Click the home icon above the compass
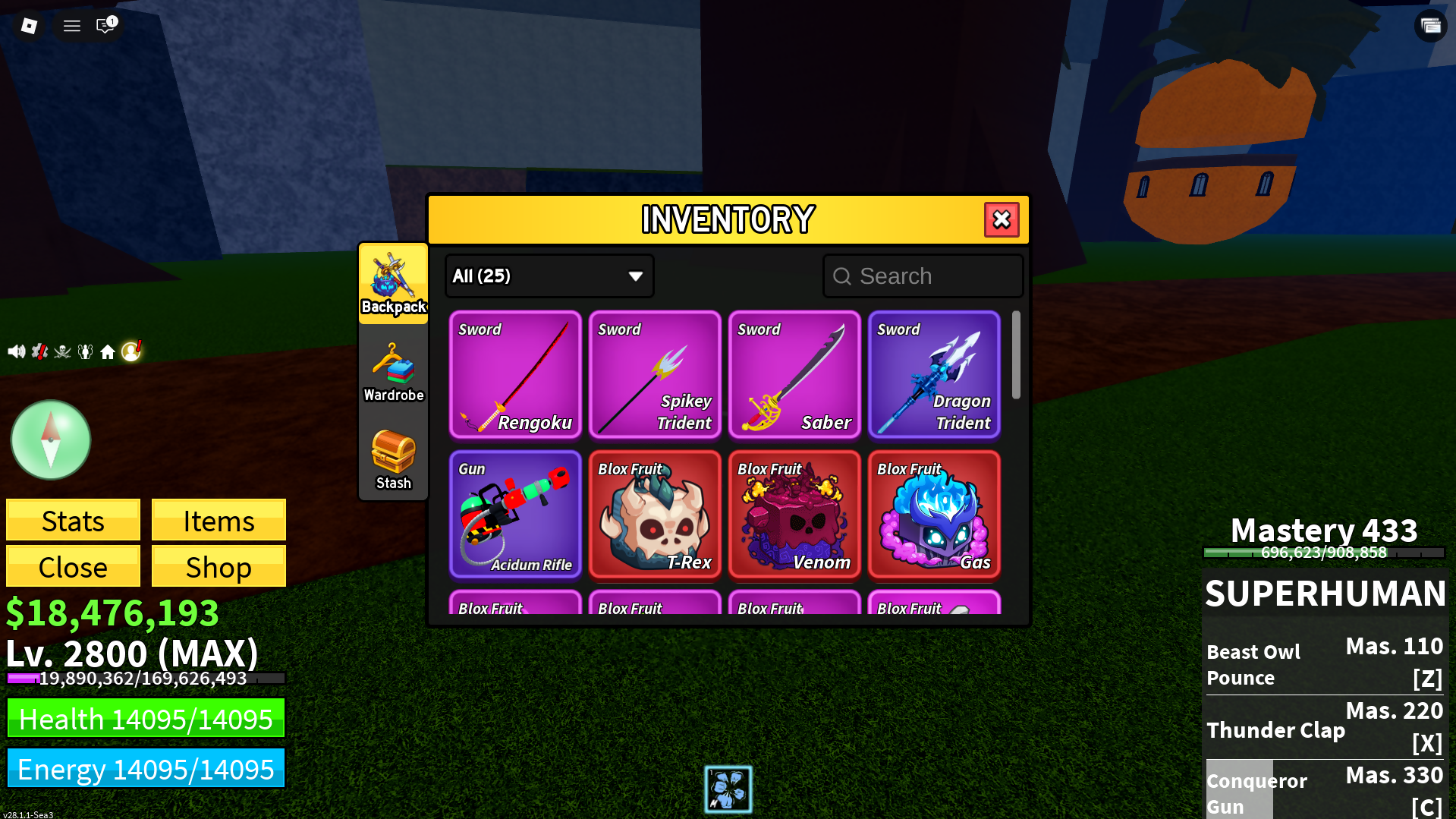The height and width of the screenshot is (819, 1456). pos(108,350)
